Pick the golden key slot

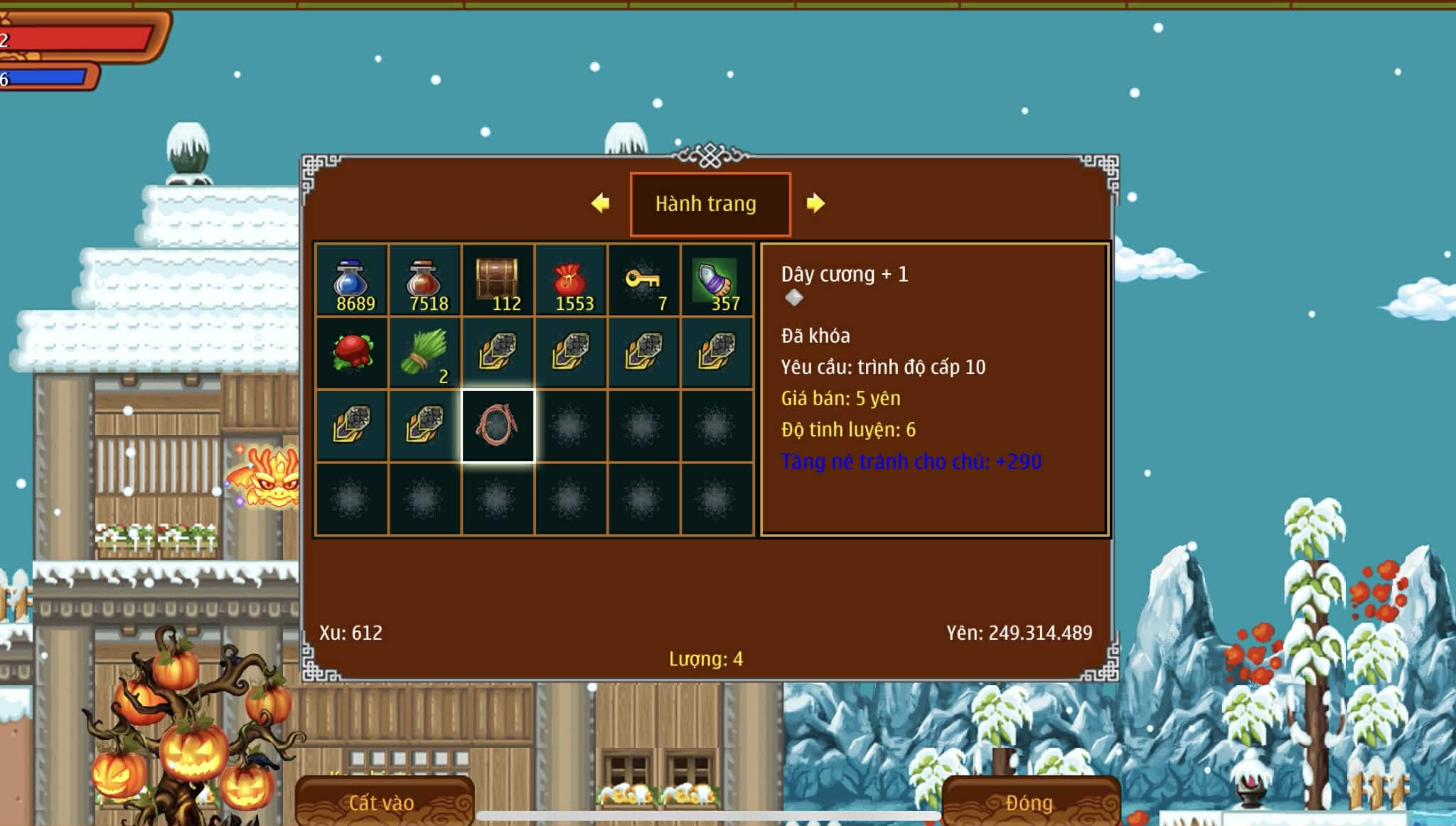click(x=644, y=281)
